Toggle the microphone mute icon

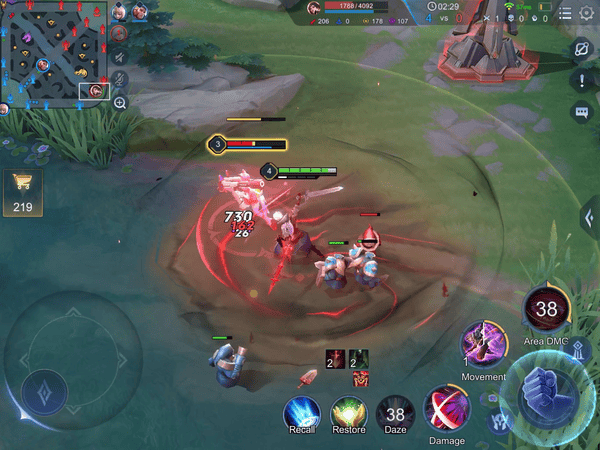[119, 79]
